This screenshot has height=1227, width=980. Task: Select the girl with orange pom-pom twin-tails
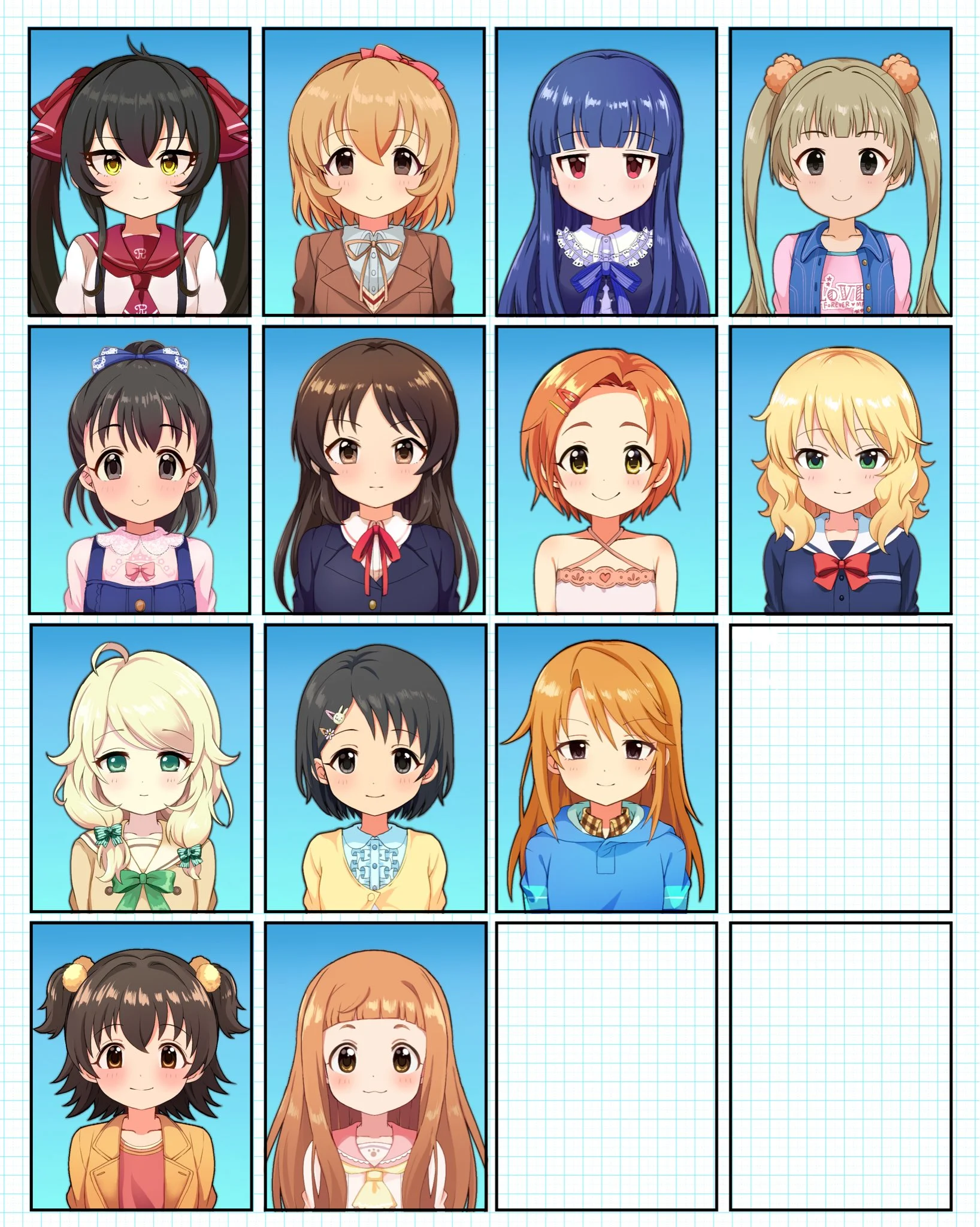click(x=840, y=172)
